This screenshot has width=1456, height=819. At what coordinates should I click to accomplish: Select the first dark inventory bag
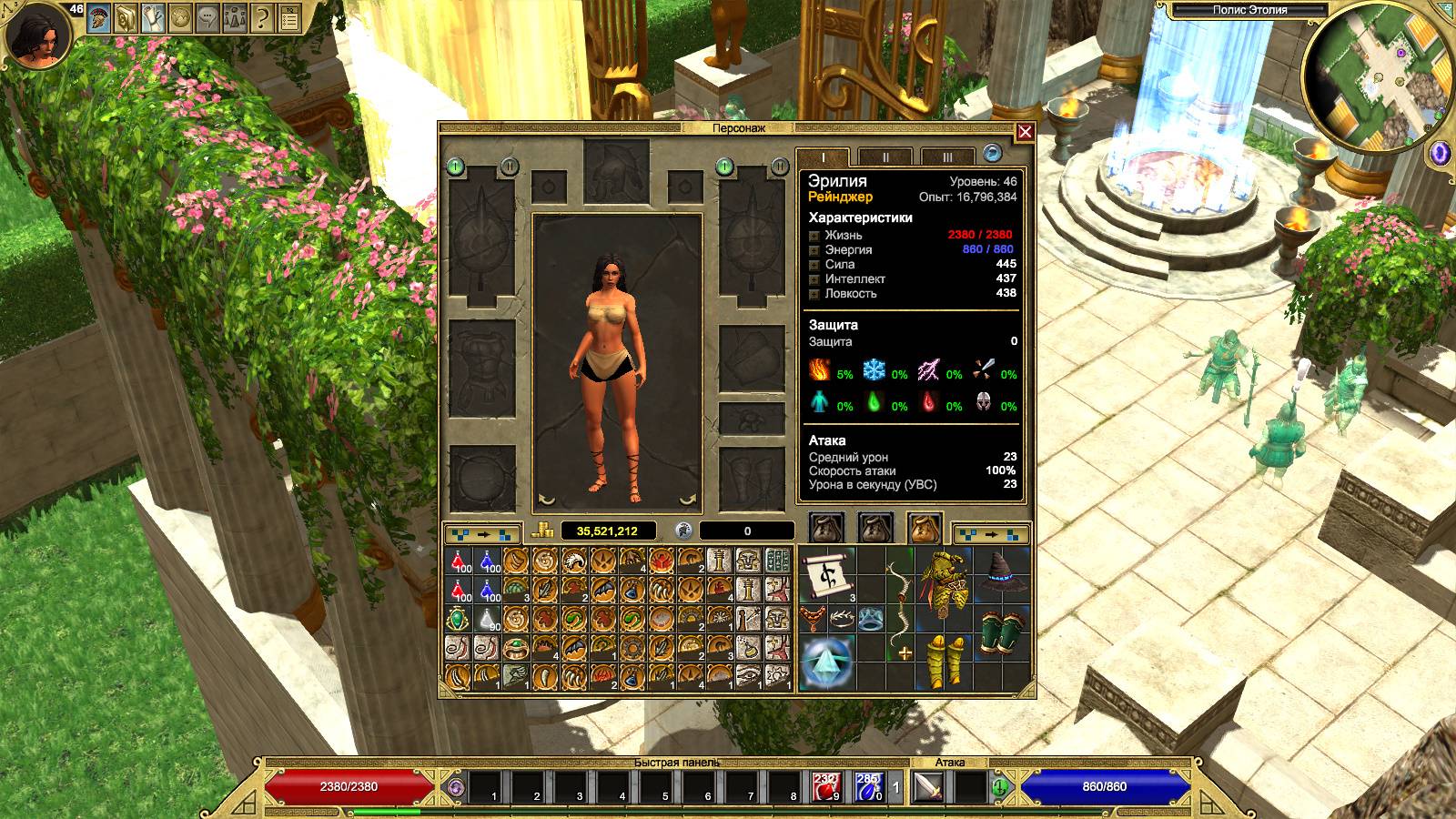click(826, 528)
